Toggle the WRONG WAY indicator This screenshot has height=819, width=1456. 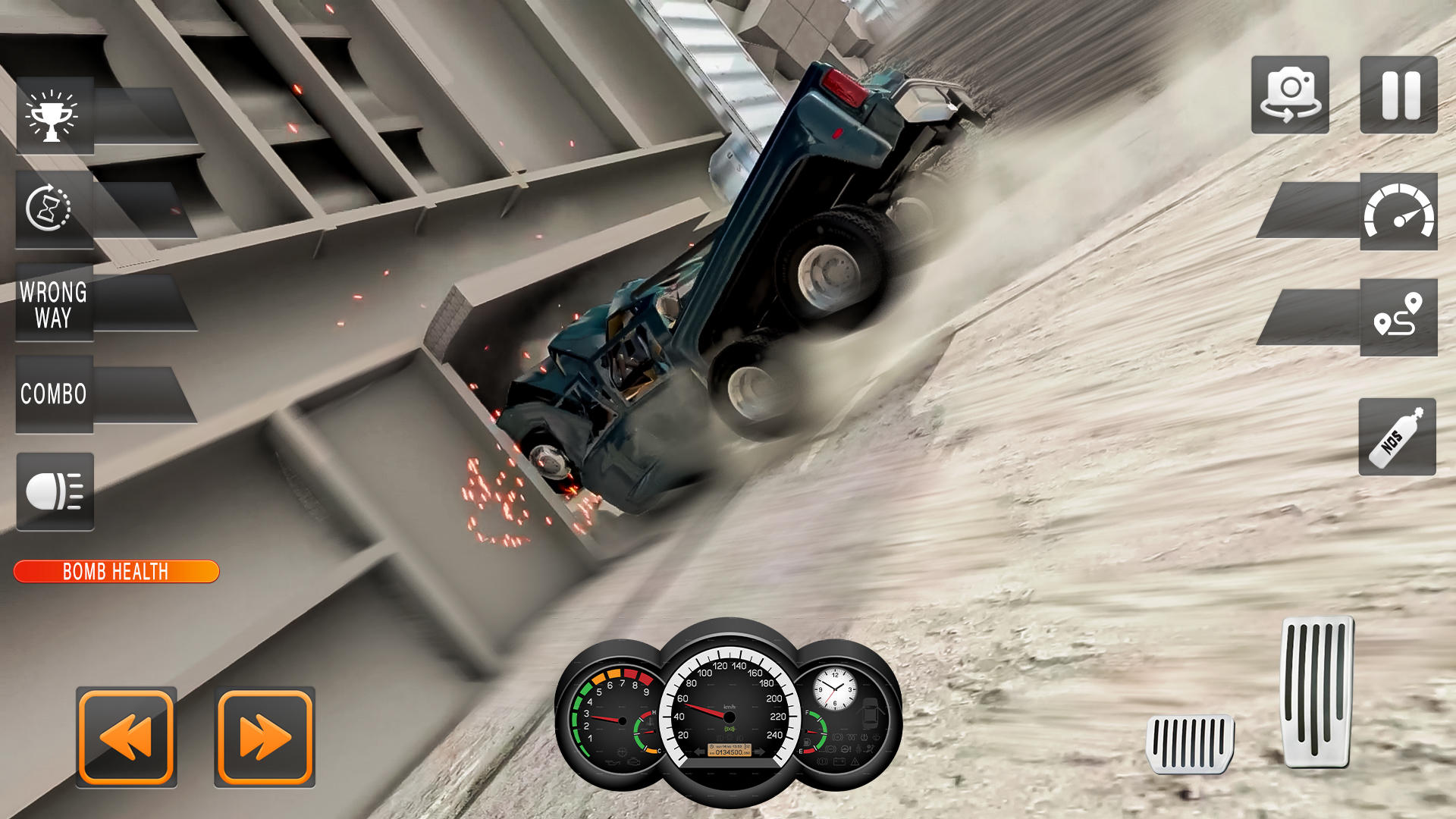pyautogui.click(x=54, y=303)
